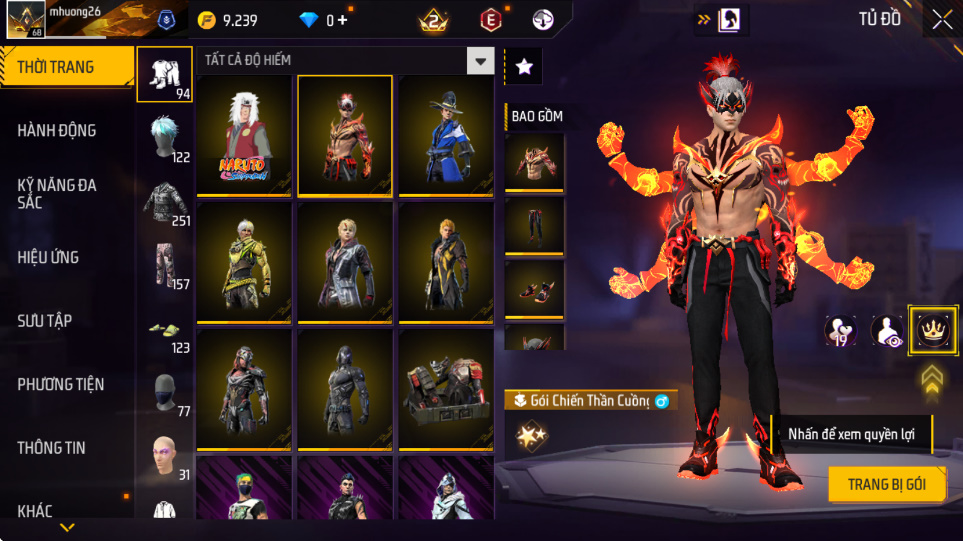Click the gold crown privileges icon
Screen dimensions: 963x541
[x=932, y=329]
